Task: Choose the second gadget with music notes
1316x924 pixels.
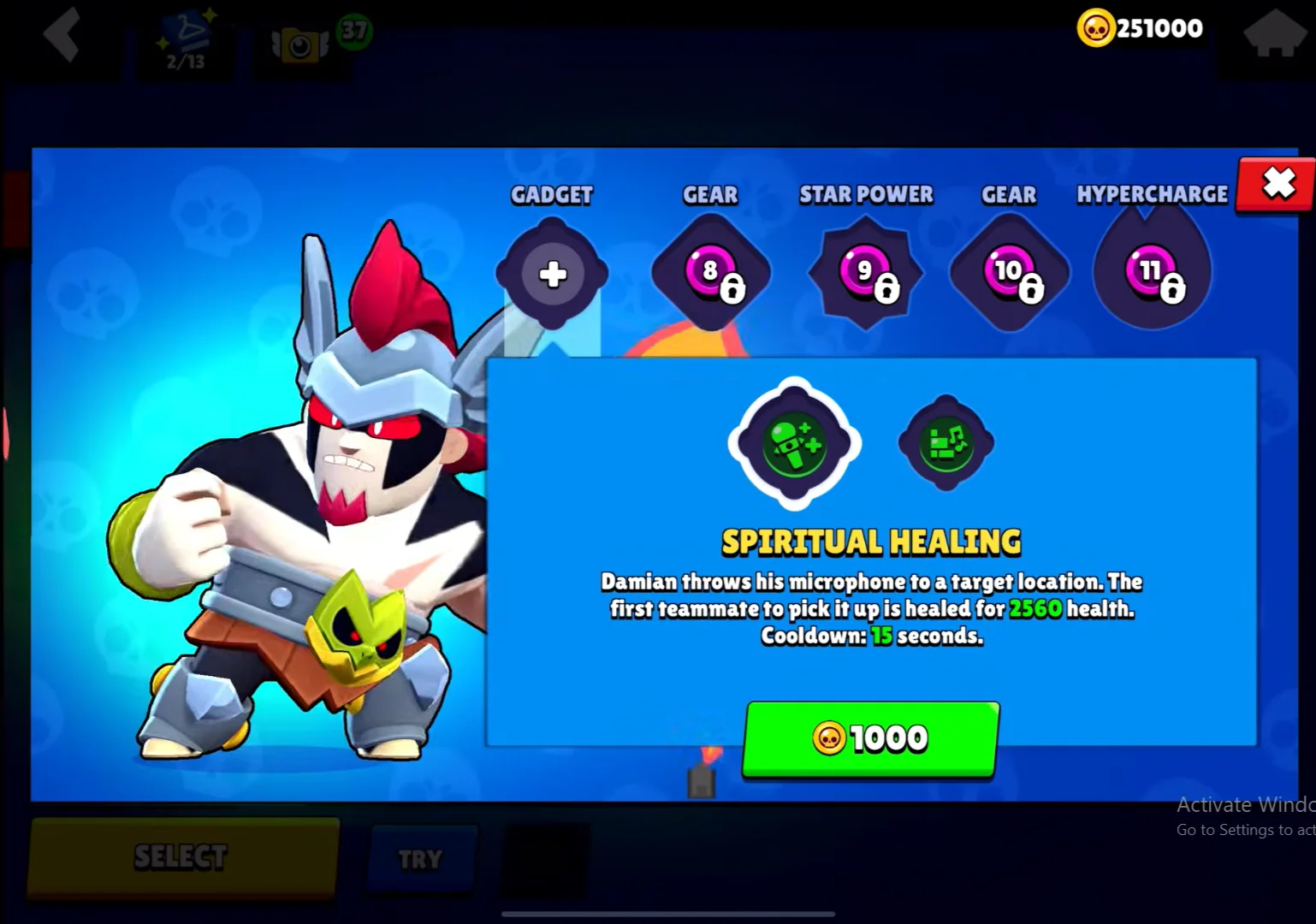Action: click(946, 443)
